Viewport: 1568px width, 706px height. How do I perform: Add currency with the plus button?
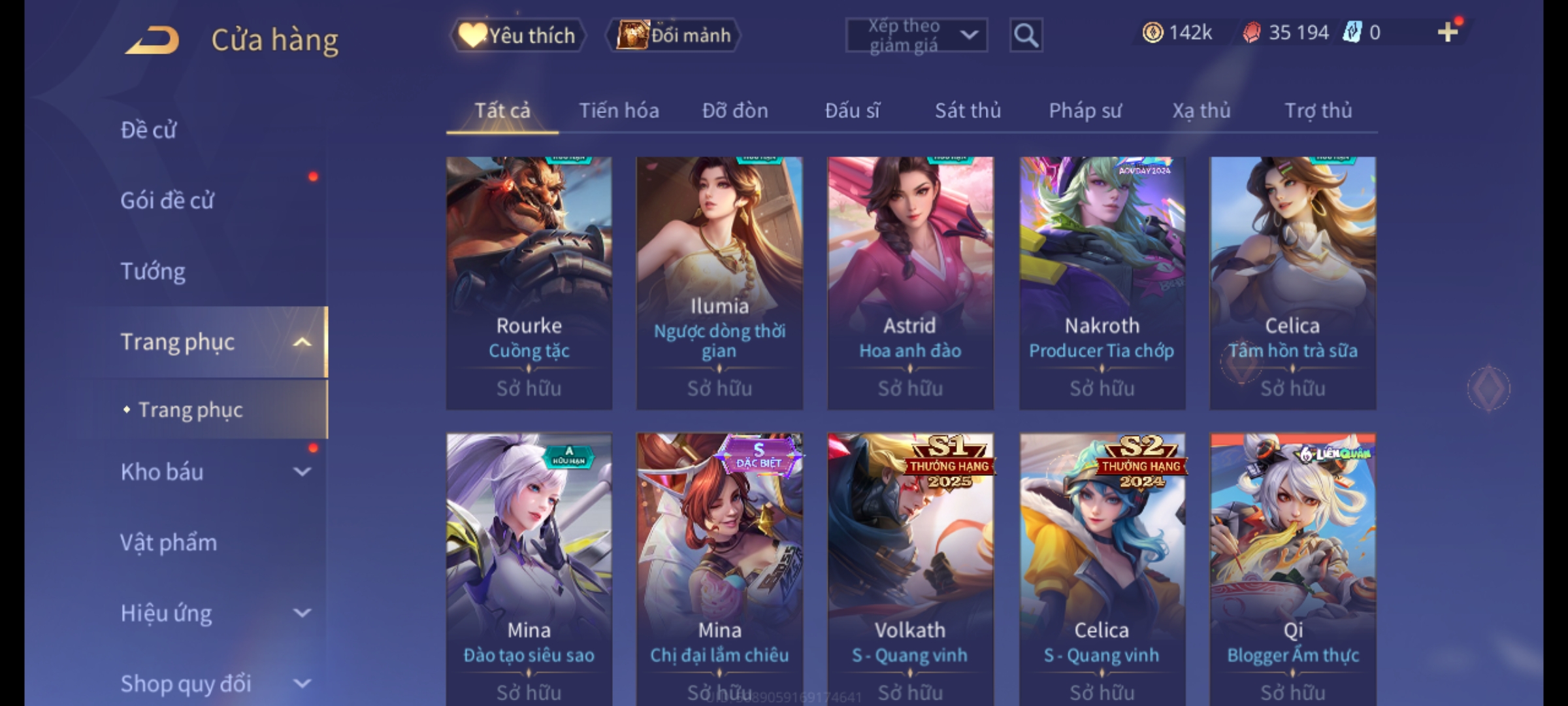point(1448,32)
